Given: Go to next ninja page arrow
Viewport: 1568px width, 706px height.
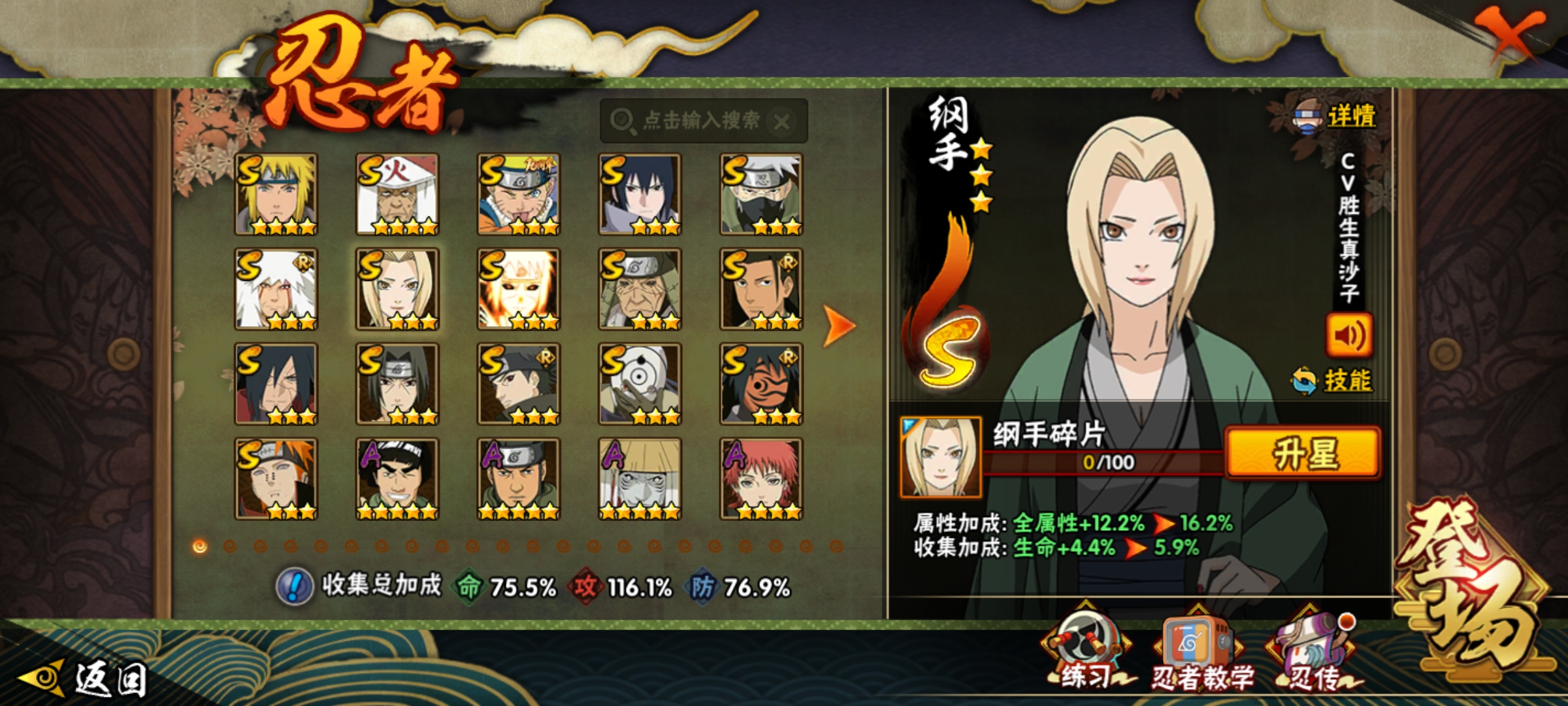Looking at the screenshot, I should pos(838,325).
